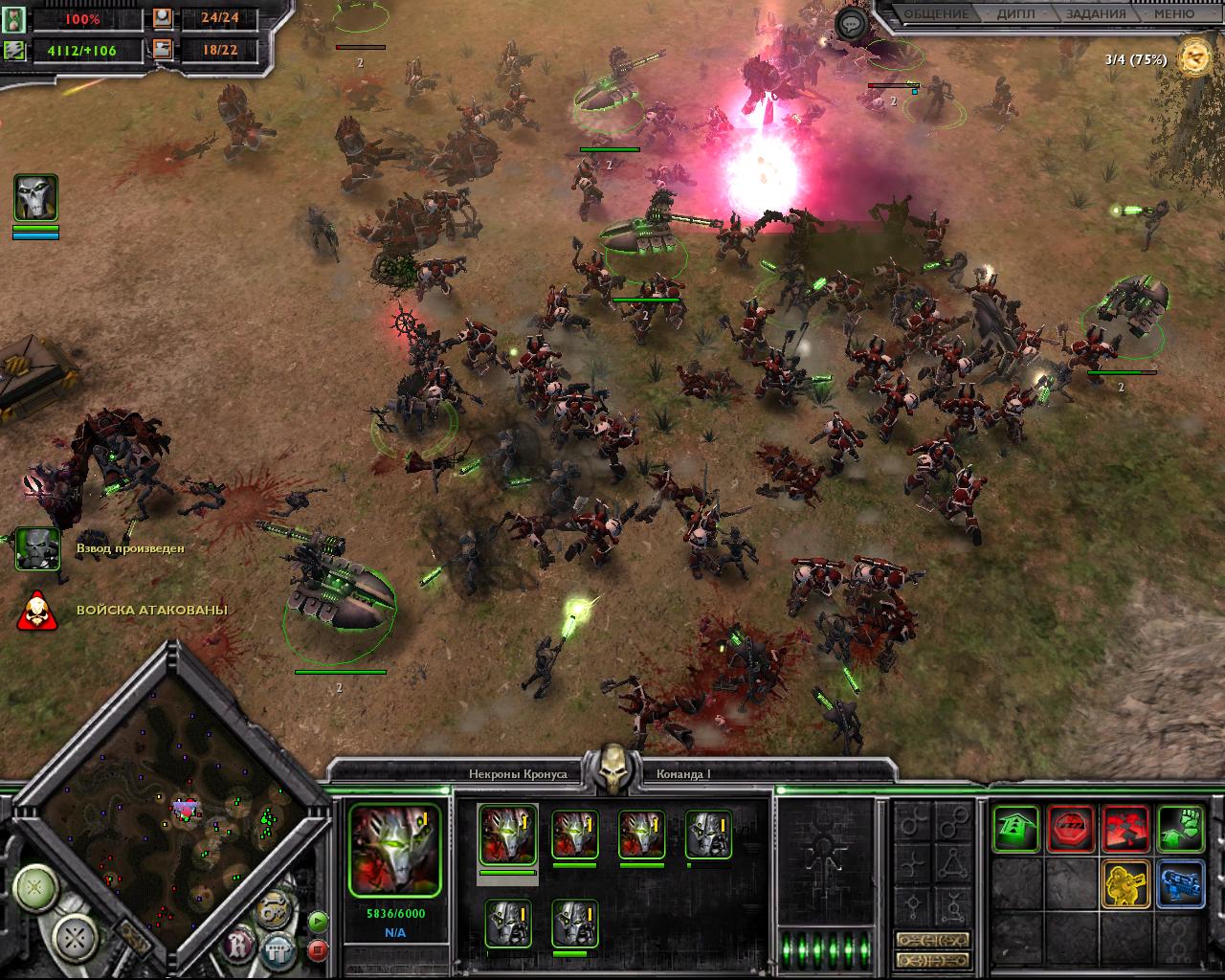Select the Necron Lord hero portrait
The height and width of the screenshot is (980, 1225).
point(35,198)
